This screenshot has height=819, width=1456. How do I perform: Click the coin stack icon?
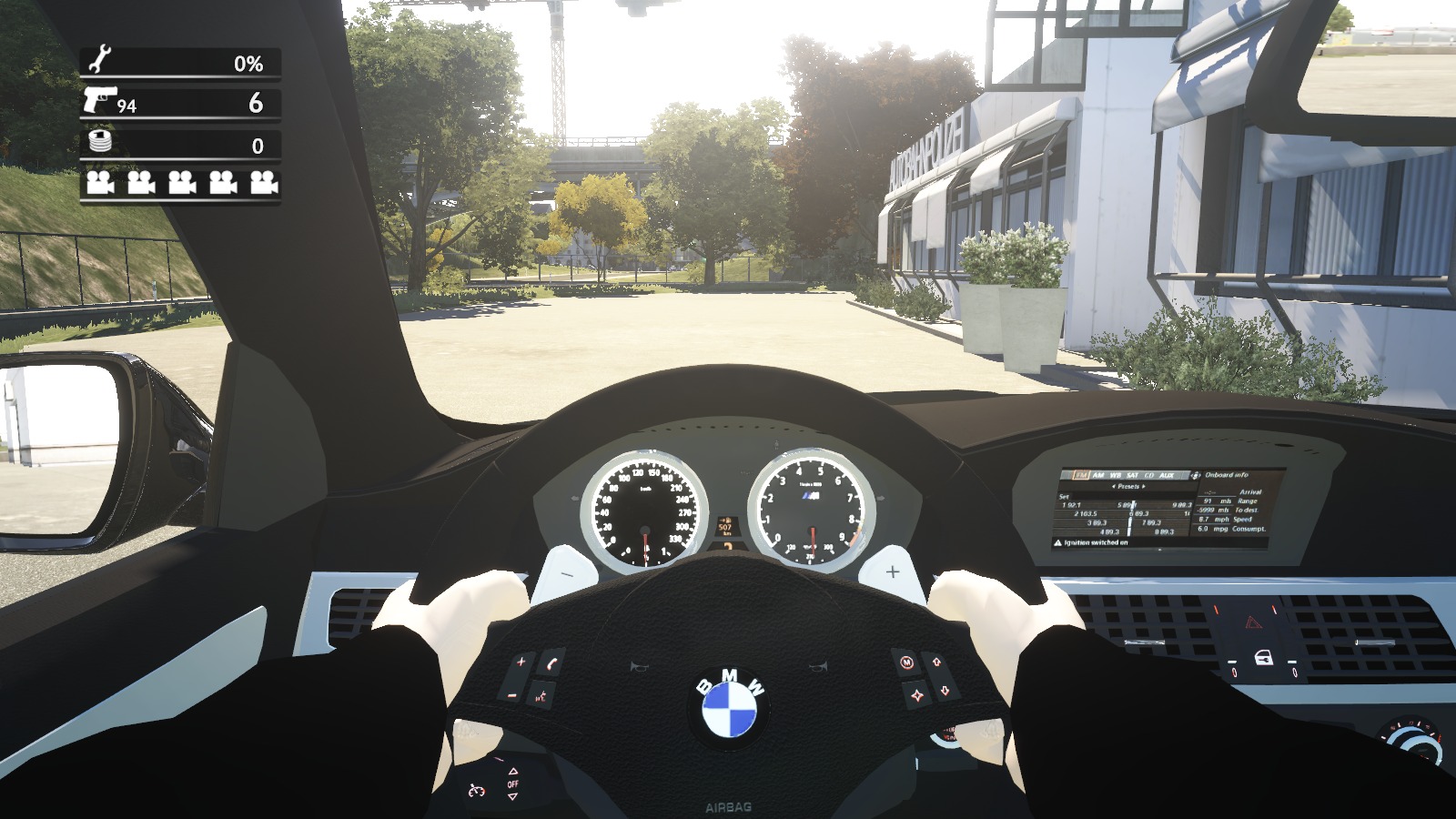(x=100, y=141)
